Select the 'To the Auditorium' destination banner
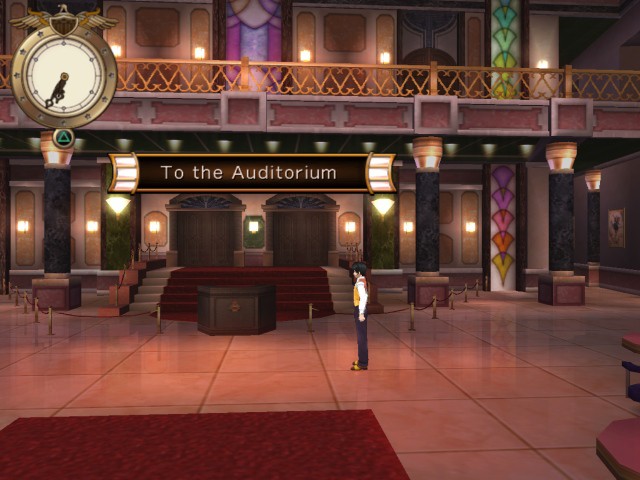This screenshot has width=640, height=480. pos(249,173)
